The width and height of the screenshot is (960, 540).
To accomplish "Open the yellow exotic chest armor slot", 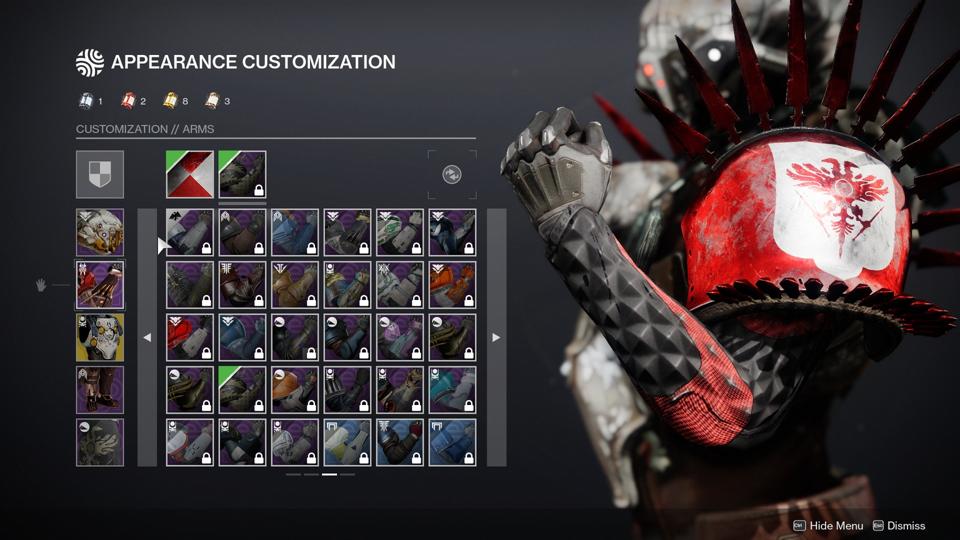I will coord(100,337).
